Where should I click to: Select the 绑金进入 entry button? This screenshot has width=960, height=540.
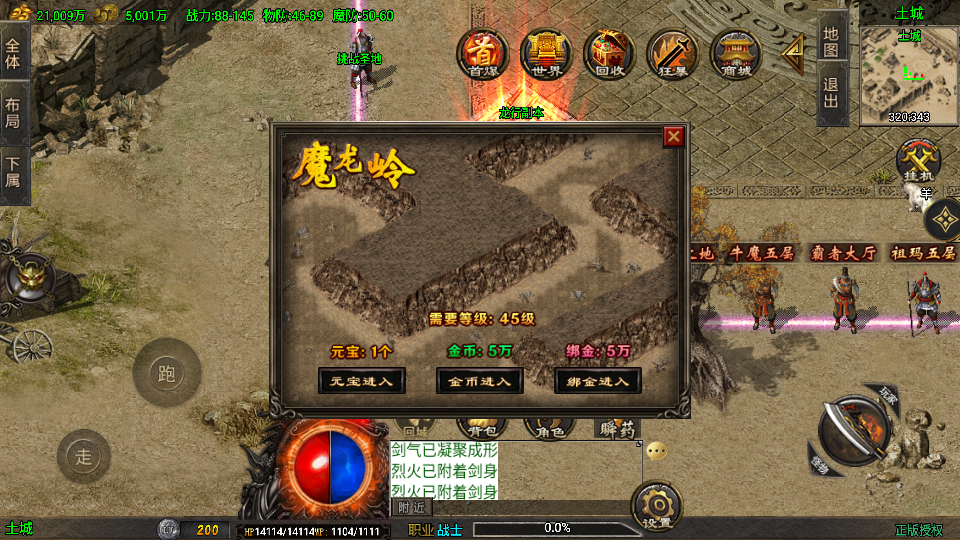pyautogui.click(x=598, y=380)
